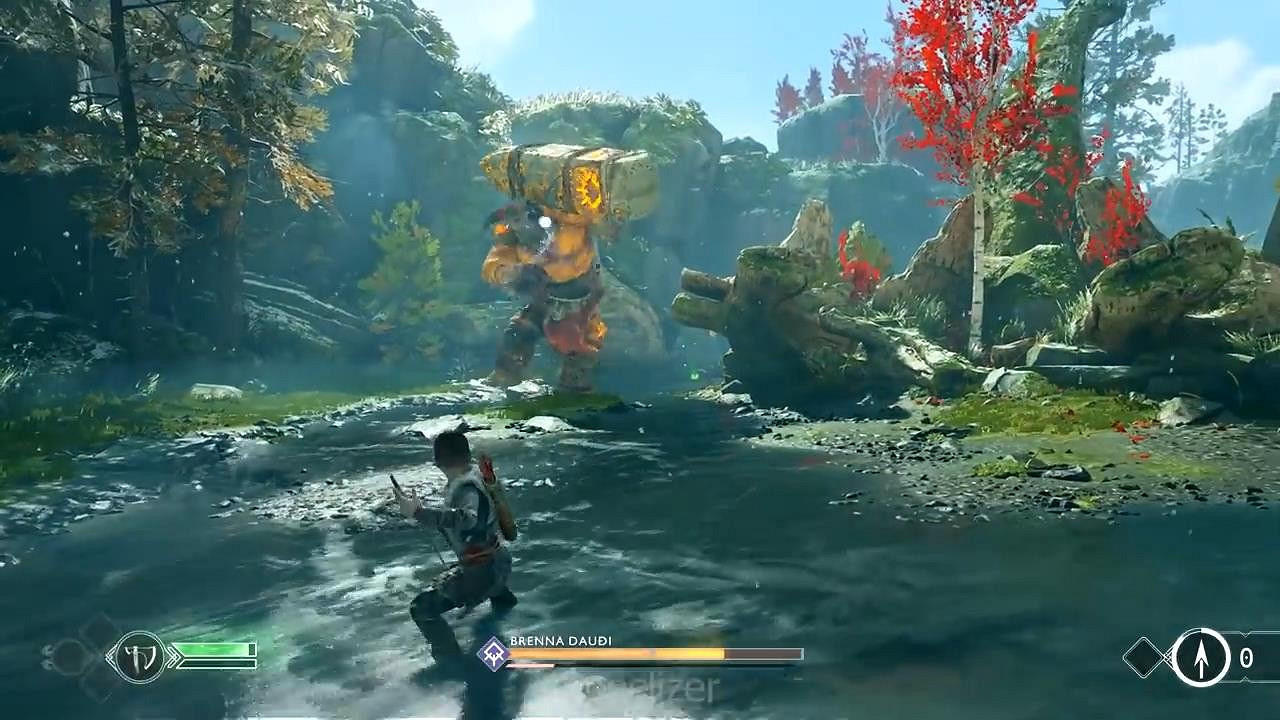1280x720 pixels.
Task: Click the empty diamond rune slot indicator
Action: 1143,657
